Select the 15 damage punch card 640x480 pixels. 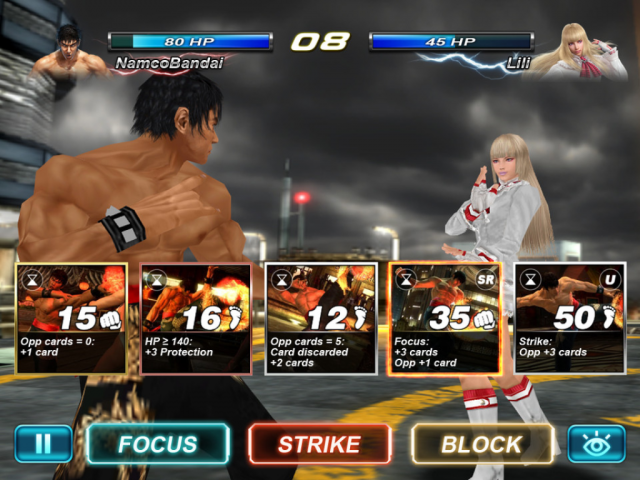tap(72, 318)
